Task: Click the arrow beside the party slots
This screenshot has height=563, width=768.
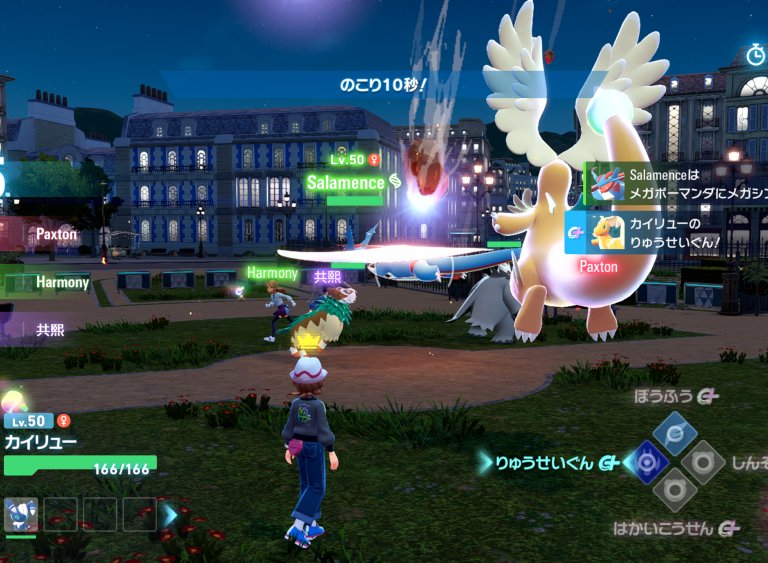Action: (x=171, y=514)
